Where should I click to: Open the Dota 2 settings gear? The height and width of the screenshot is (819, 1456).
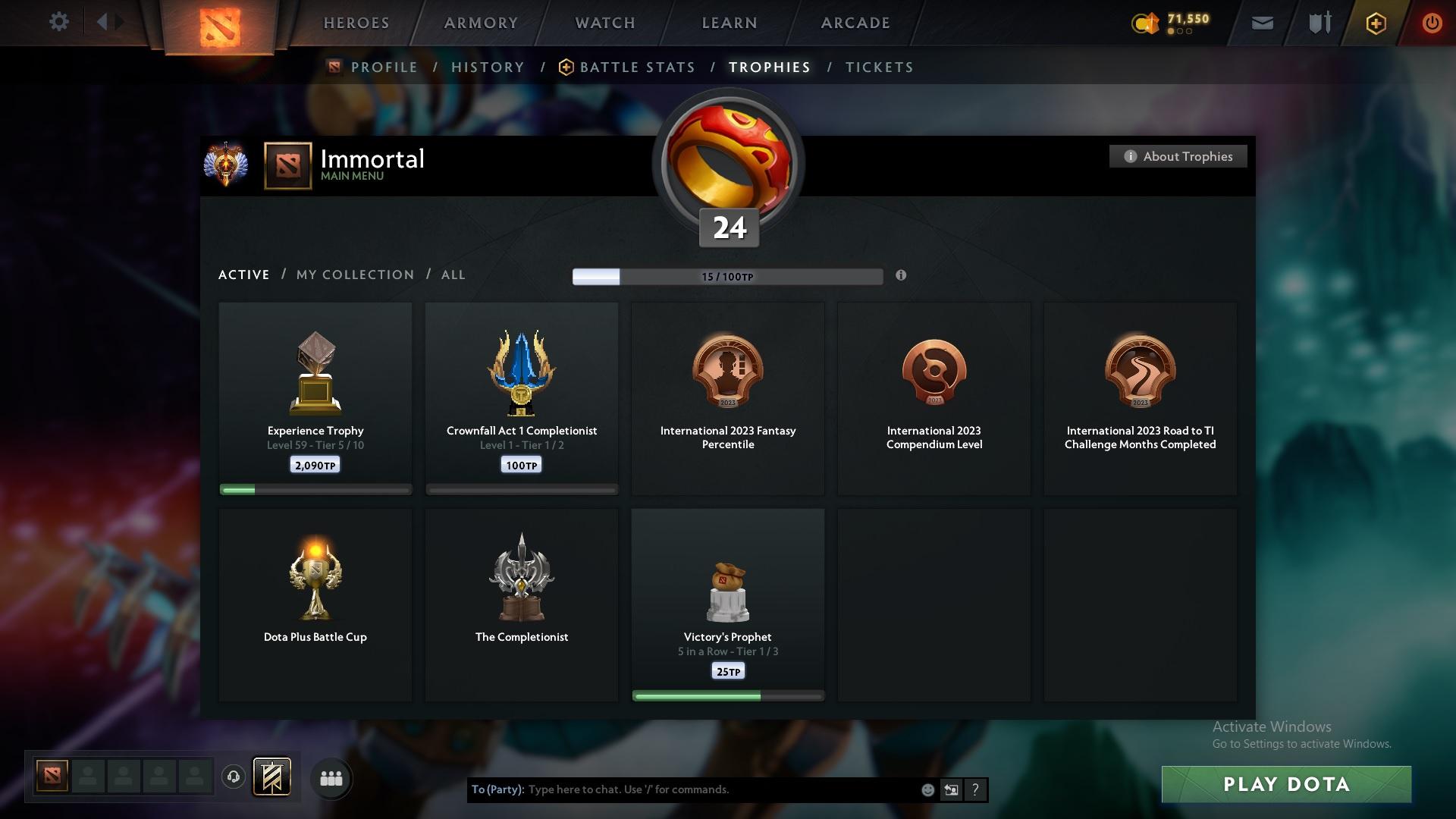[x=59, y=22]
